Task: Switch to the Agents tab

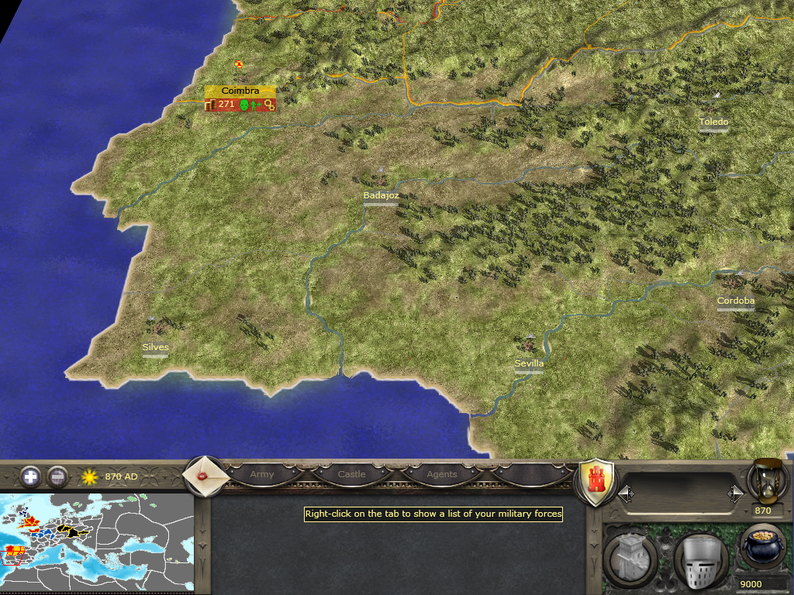Action: pos(441,475)
